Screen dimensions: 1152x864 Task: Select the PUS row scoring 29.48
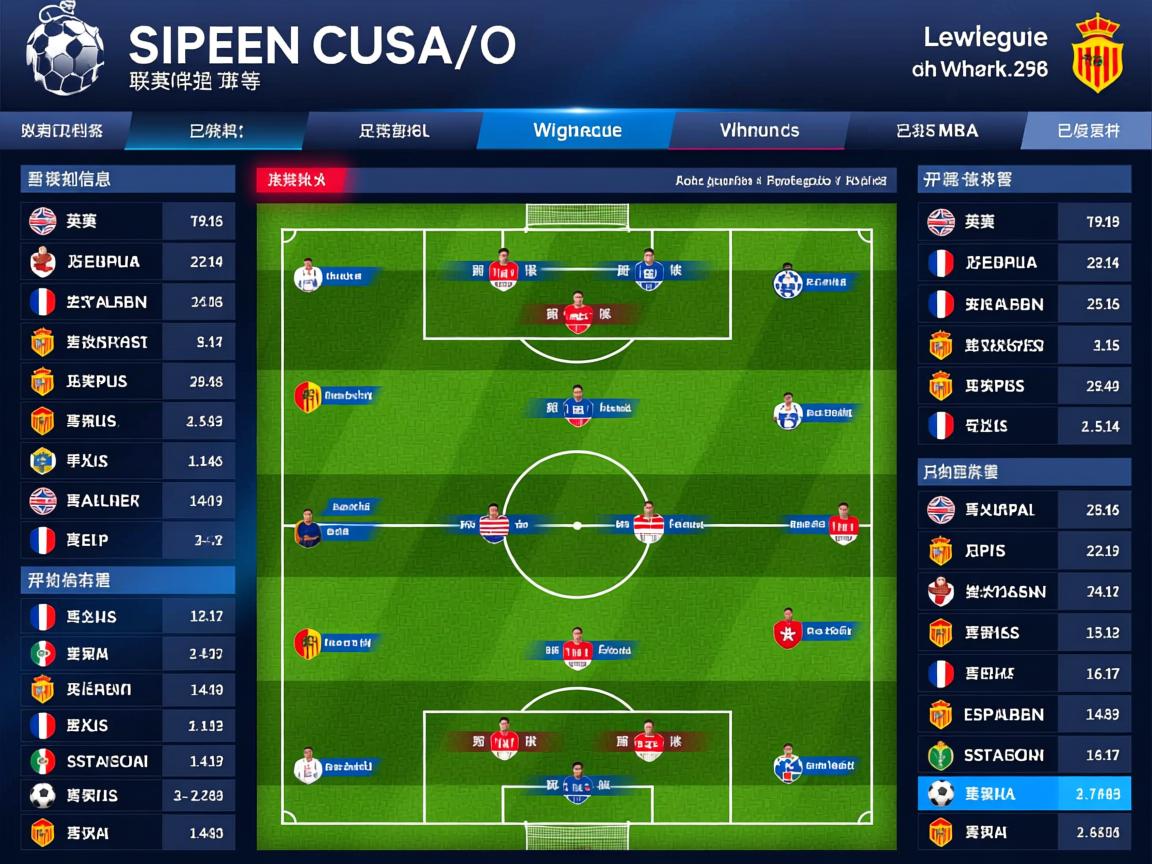(127, 382)
